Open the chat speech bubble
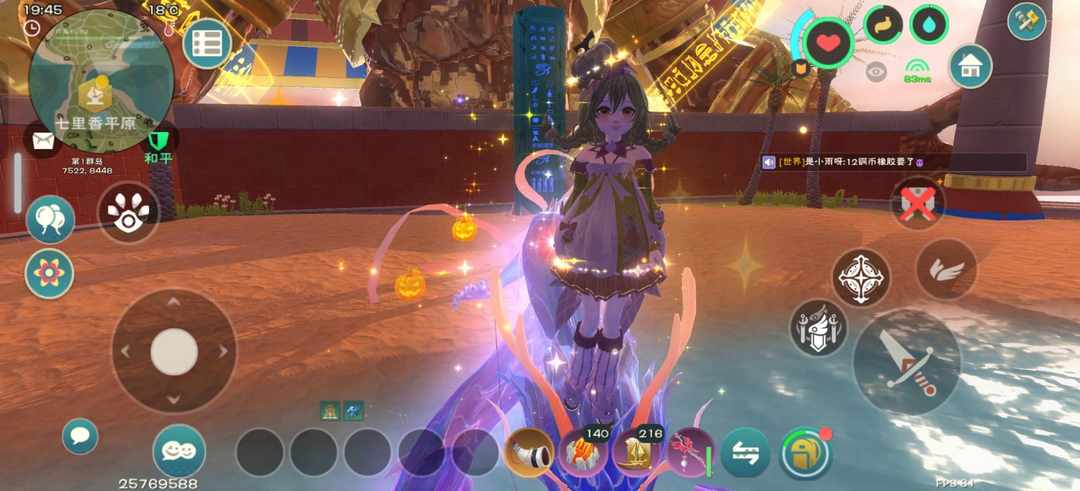Viewport: 1080px width, 491px height. (x=79, y=436)
